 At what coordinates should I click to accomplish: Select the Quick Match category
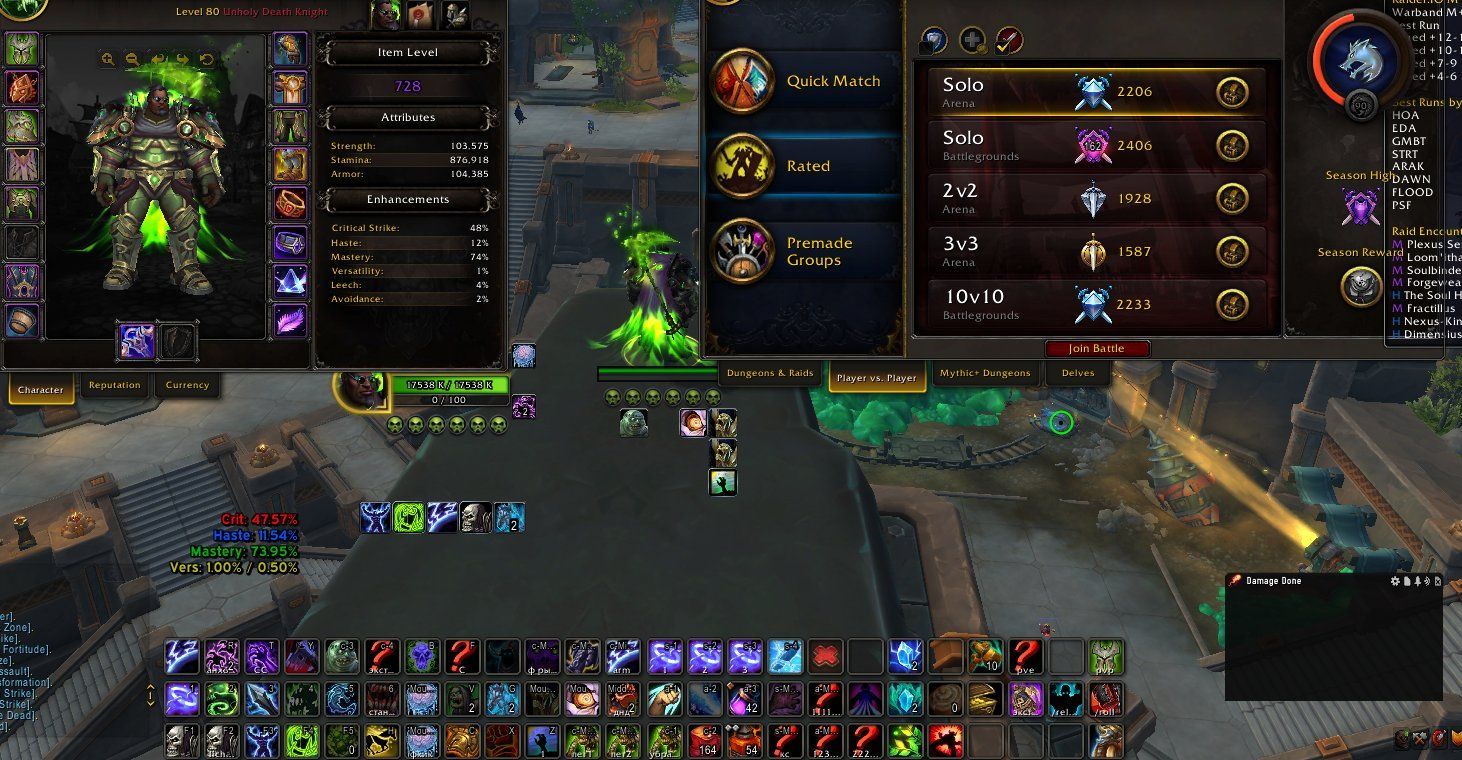click(804, 82)
